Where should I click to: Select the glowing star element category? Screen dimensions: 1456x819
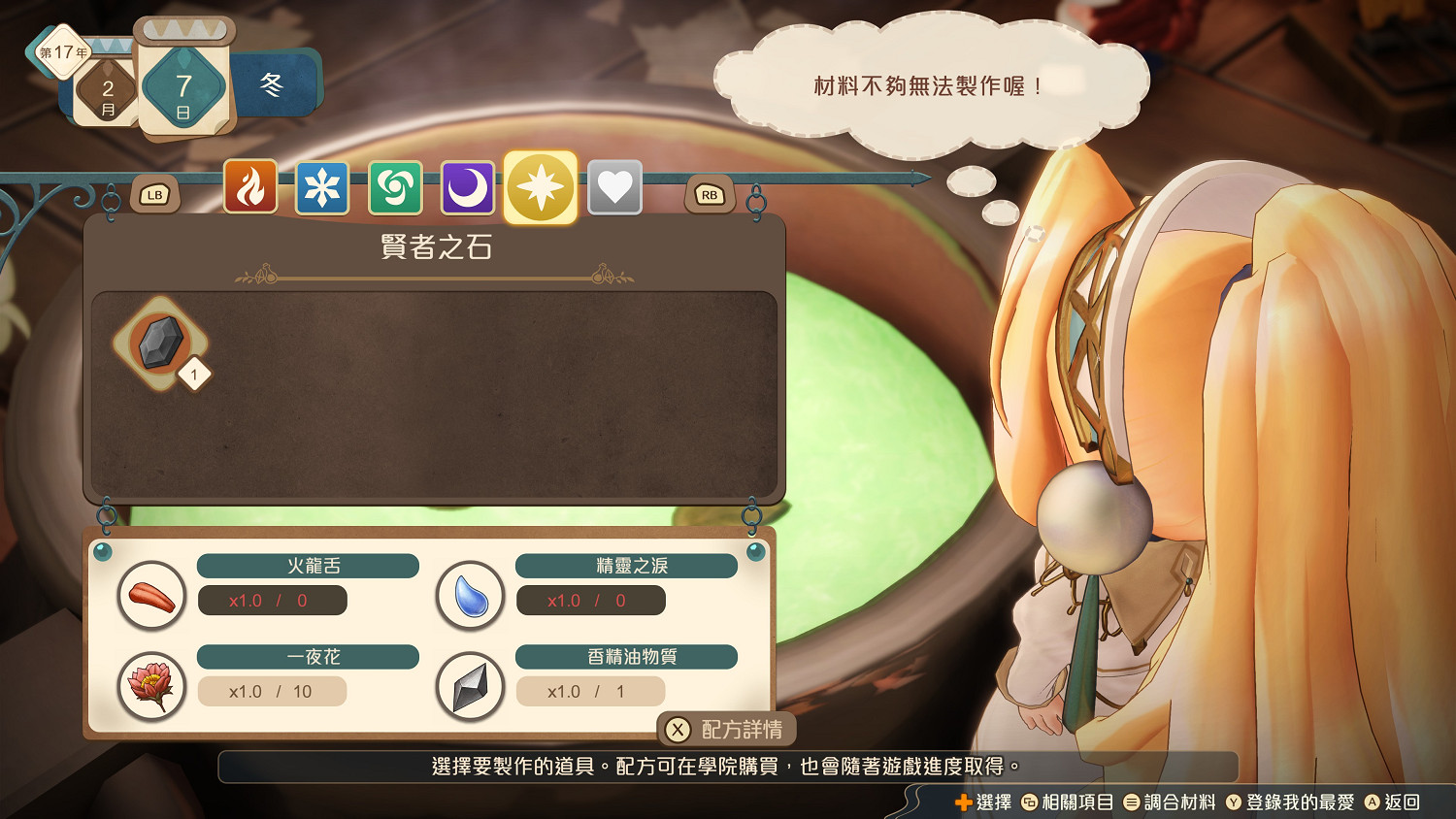tap(542, 187)
